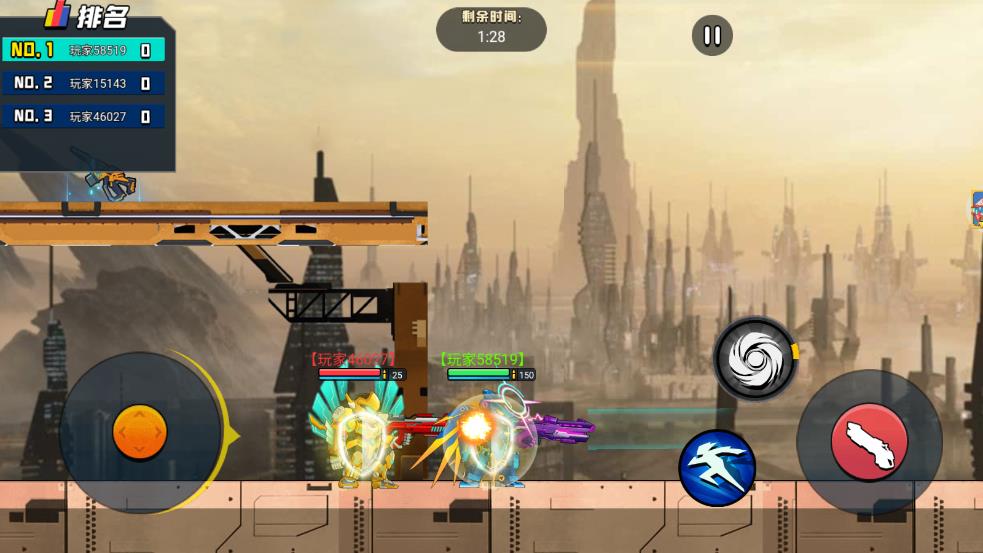Viewport: 983px width, 553px height.
Task: Select the NO.2 player 15143 row
Action: coord(83,84)
